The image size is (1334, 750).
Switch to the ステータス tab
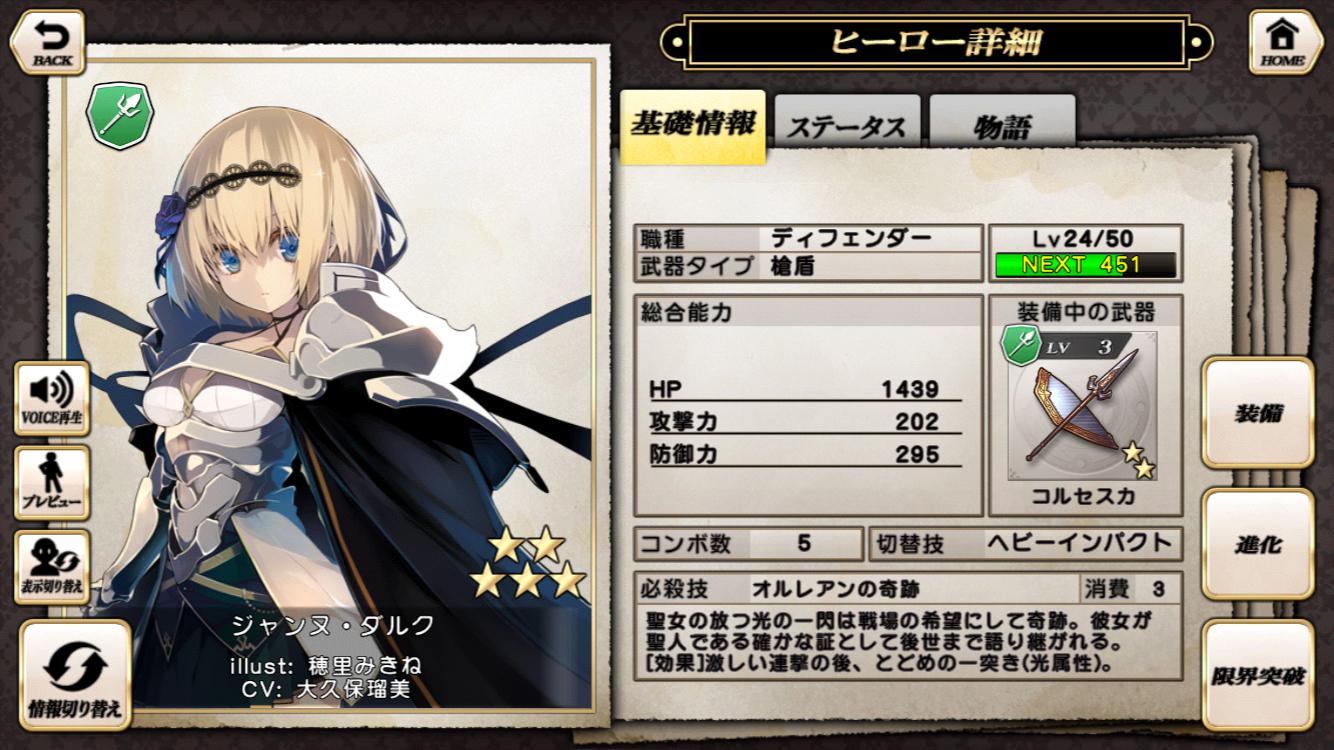847,126
